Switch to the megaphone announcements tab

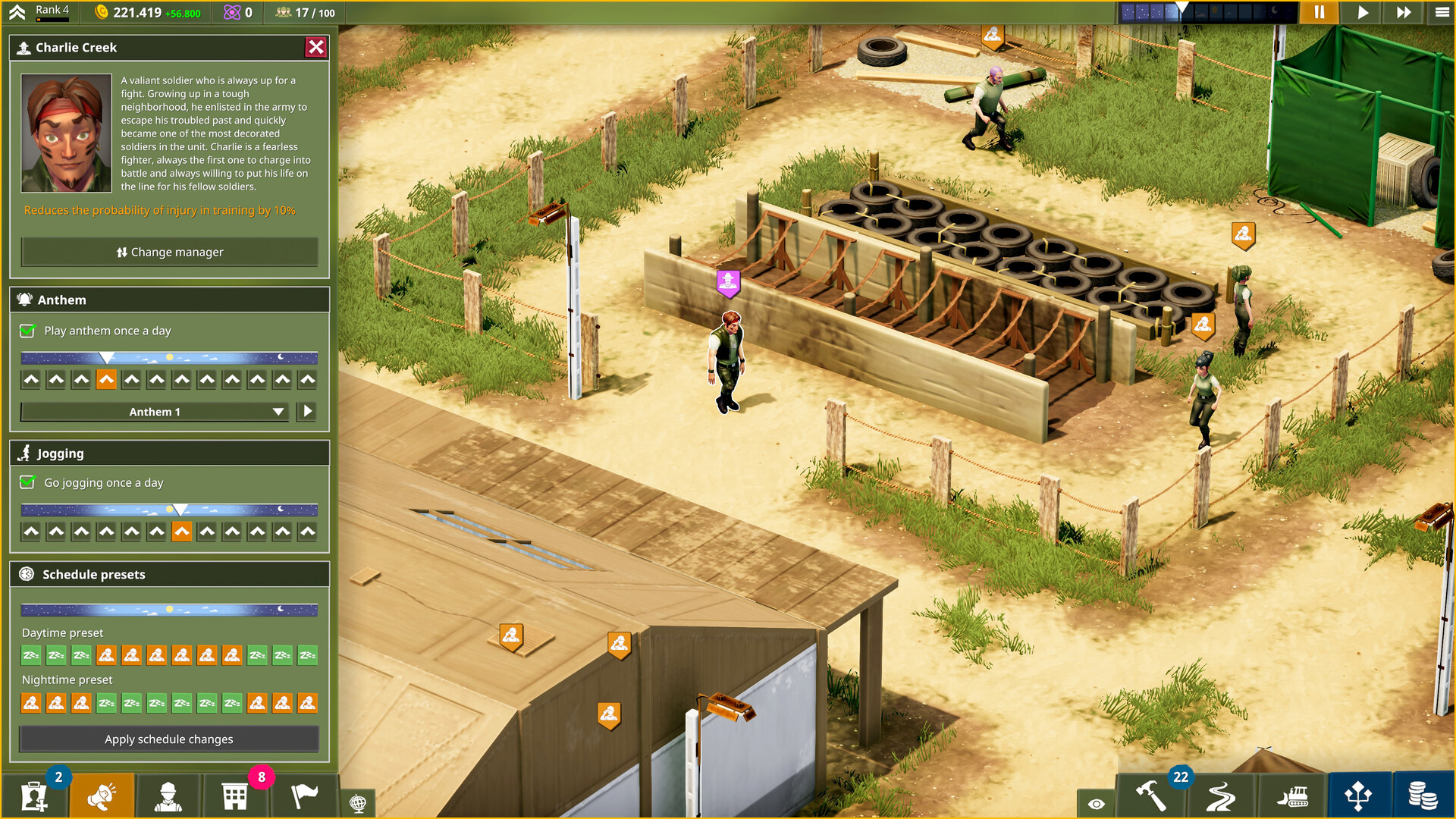tap(101, 796)
